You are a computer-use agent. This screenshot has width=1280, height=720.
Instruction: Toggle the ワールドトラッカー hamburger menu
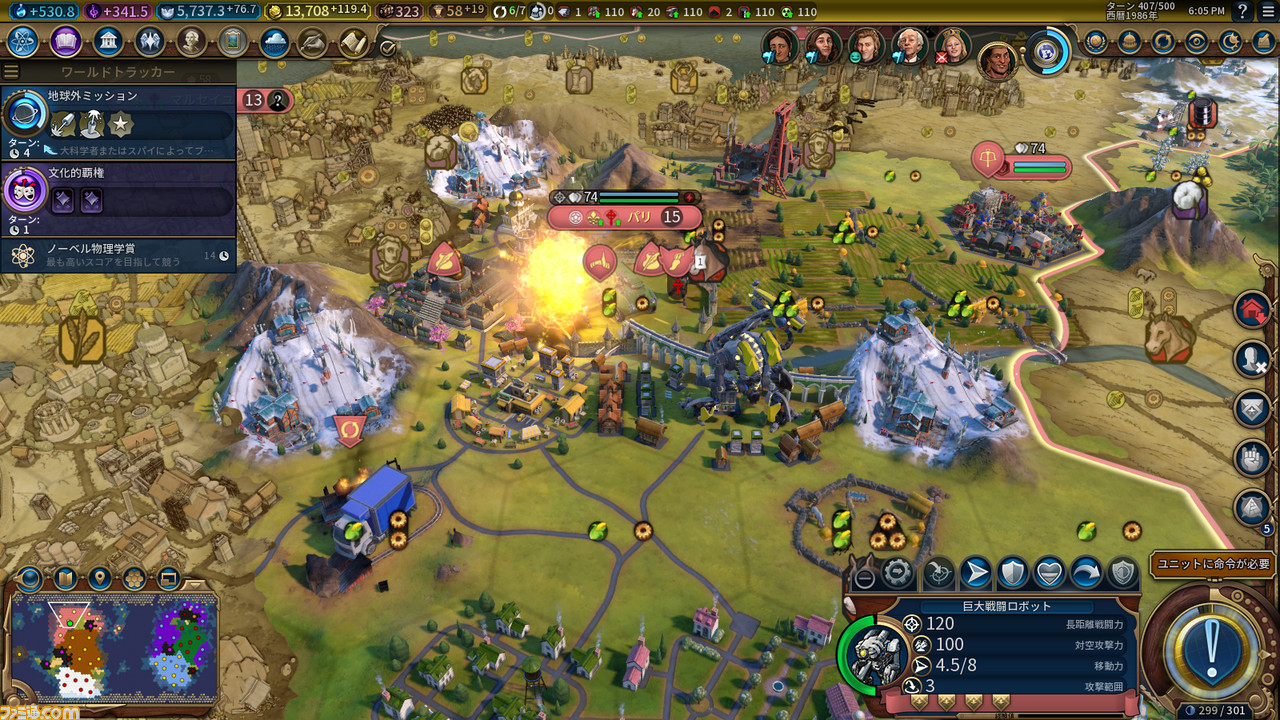(x=11, y=72)
